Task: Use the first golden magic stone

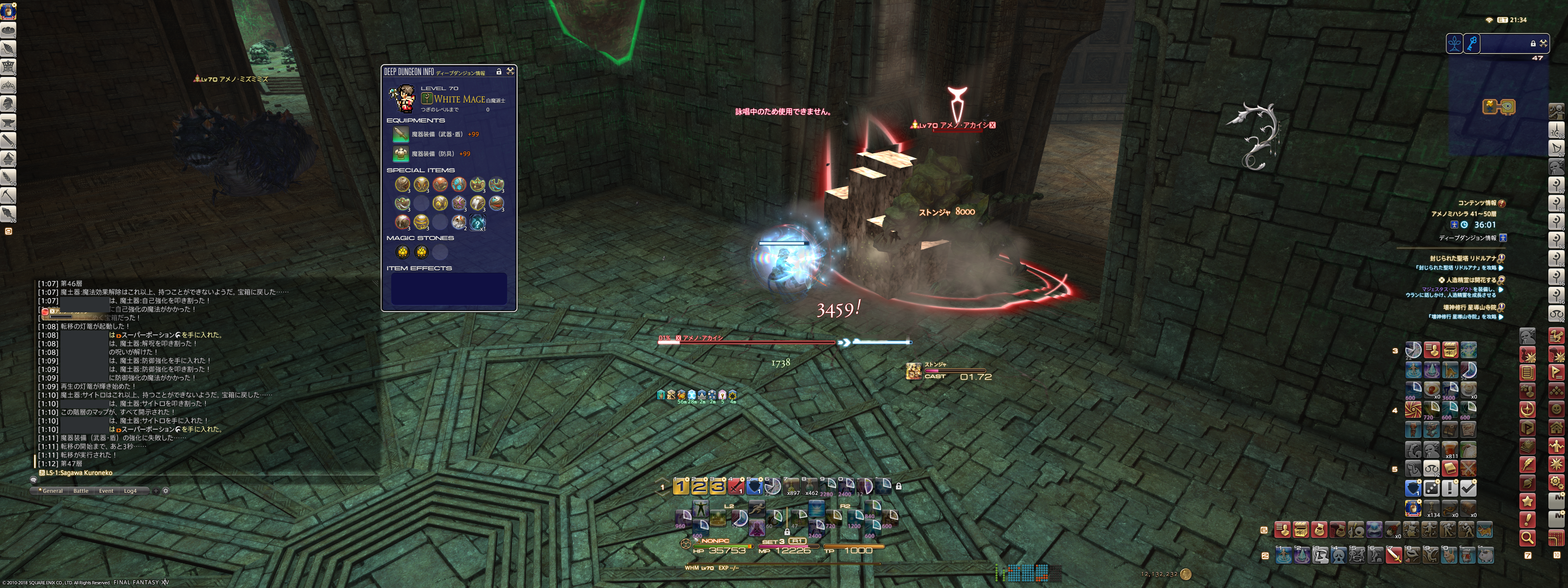Action: point(402,252)
